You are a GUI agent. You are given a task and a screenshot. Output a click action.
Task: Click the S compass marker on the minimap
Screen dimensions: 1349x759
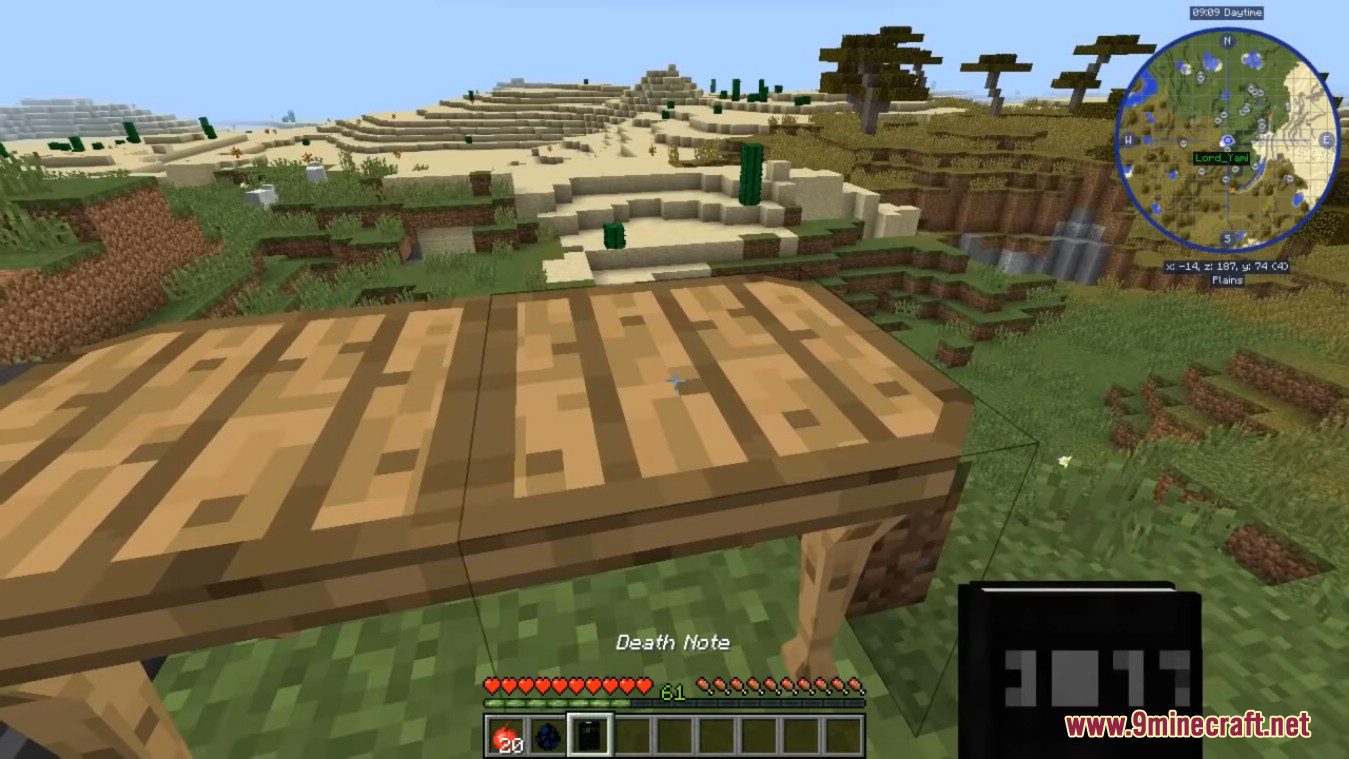(x=1228, y=238)
